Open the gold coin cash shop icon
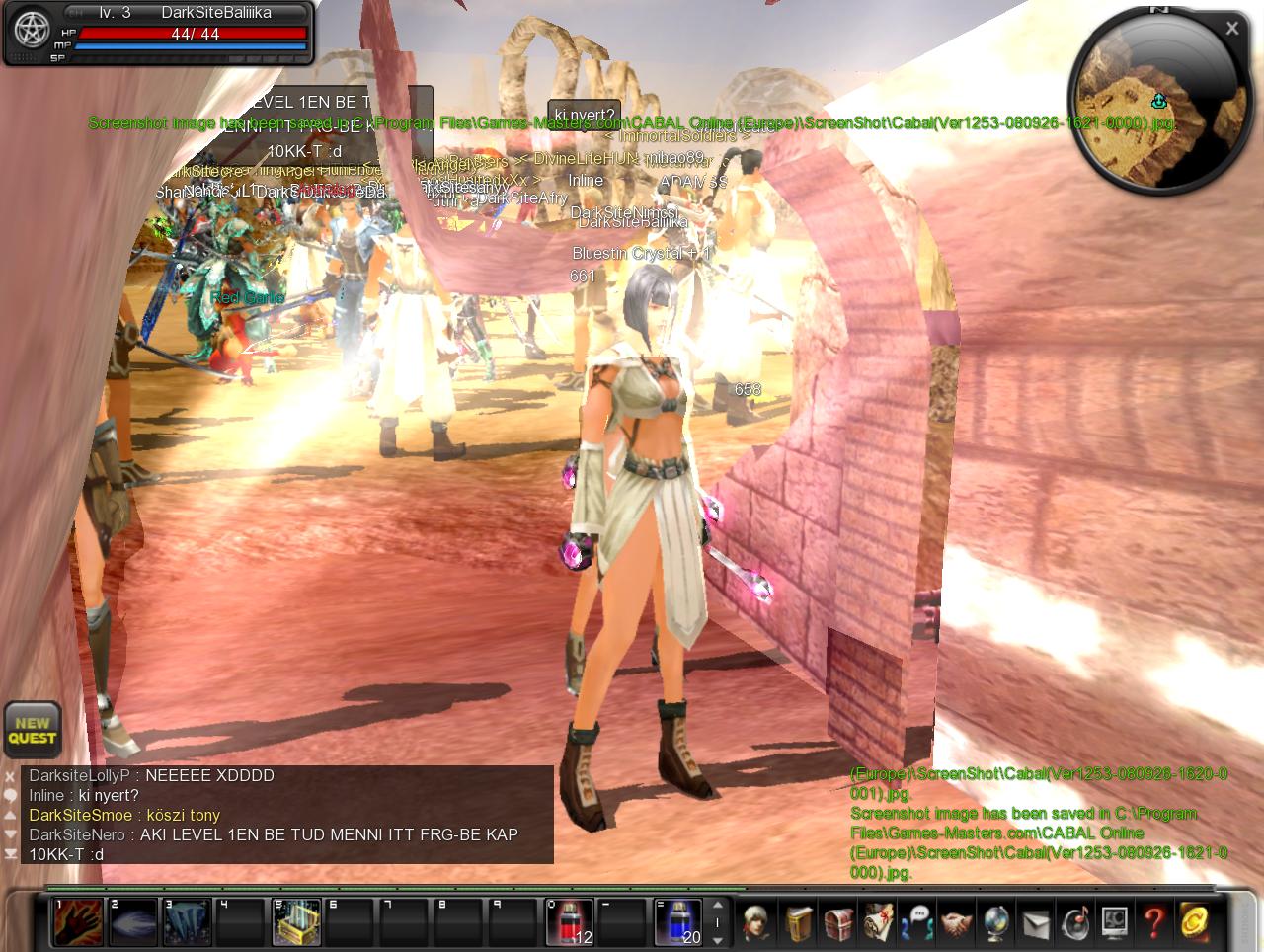Screen dimensions: 1264x952 click(x=1193, y=923)
